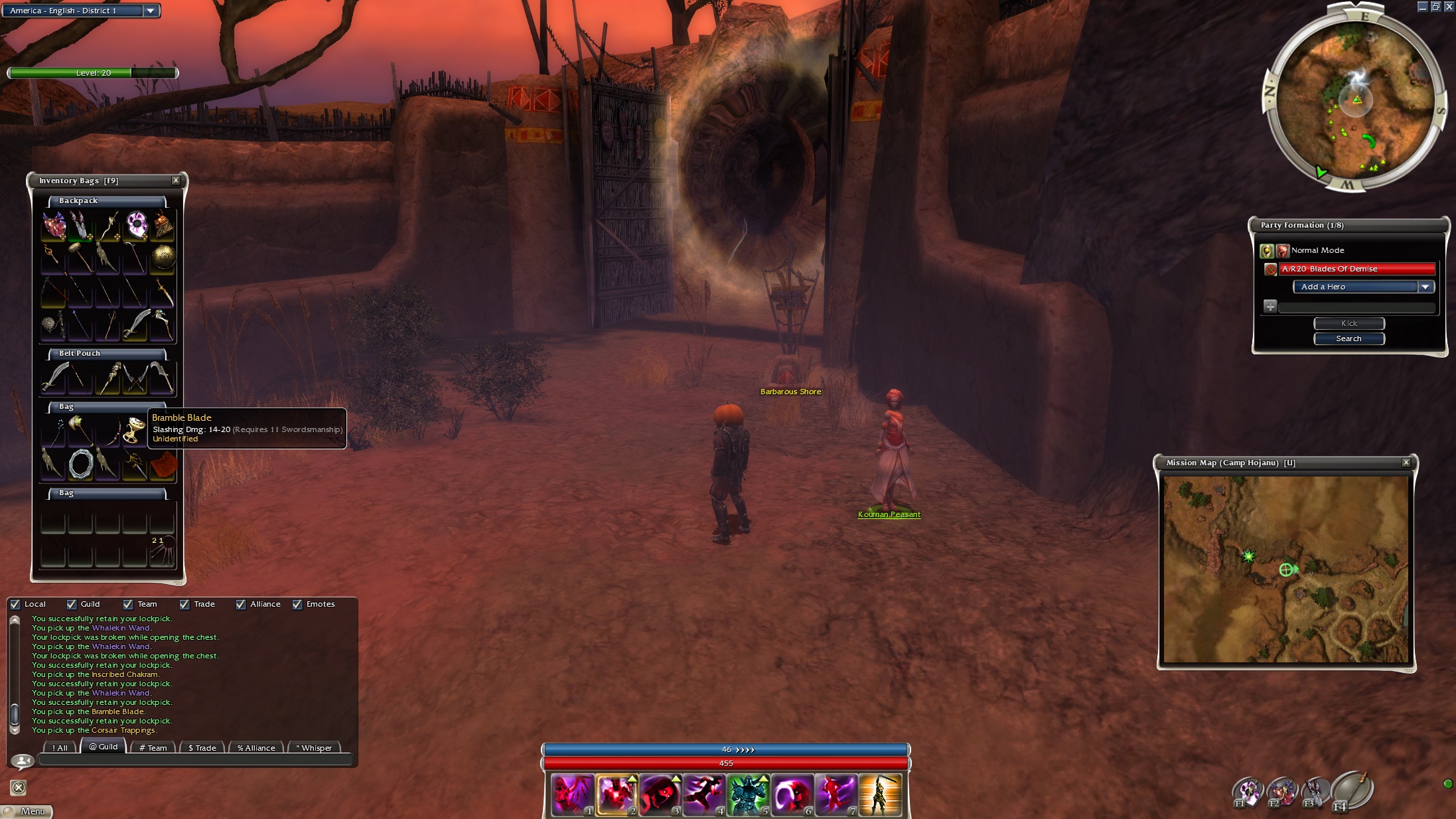Click the chat message input field
This screenshot has width=1456, height=819.
point(194,761)
